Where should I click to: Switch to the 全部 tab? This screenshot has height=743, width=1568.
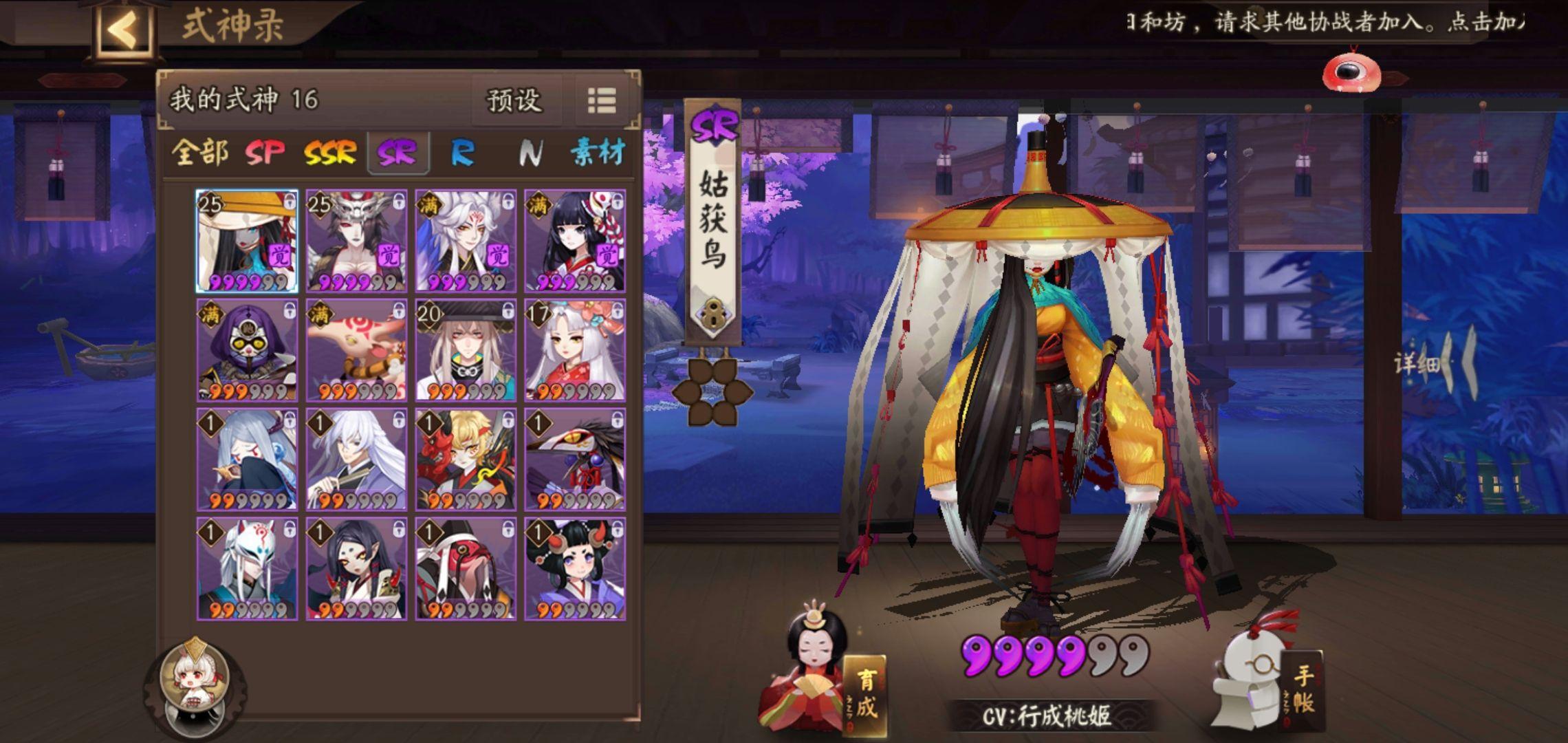(x=199, y=152)
